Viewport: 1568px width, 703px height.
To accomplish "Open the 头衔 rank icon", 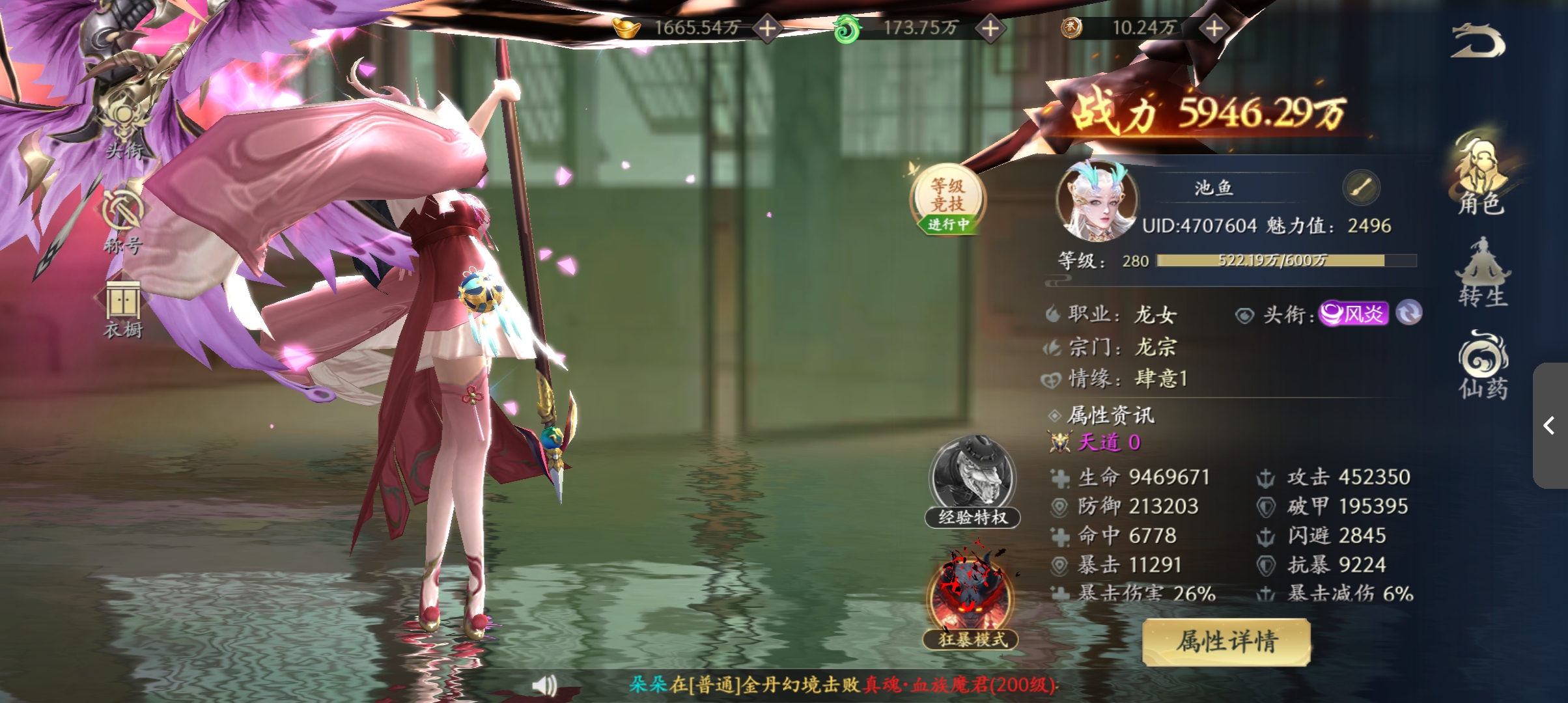I will [x=124, y=130].
